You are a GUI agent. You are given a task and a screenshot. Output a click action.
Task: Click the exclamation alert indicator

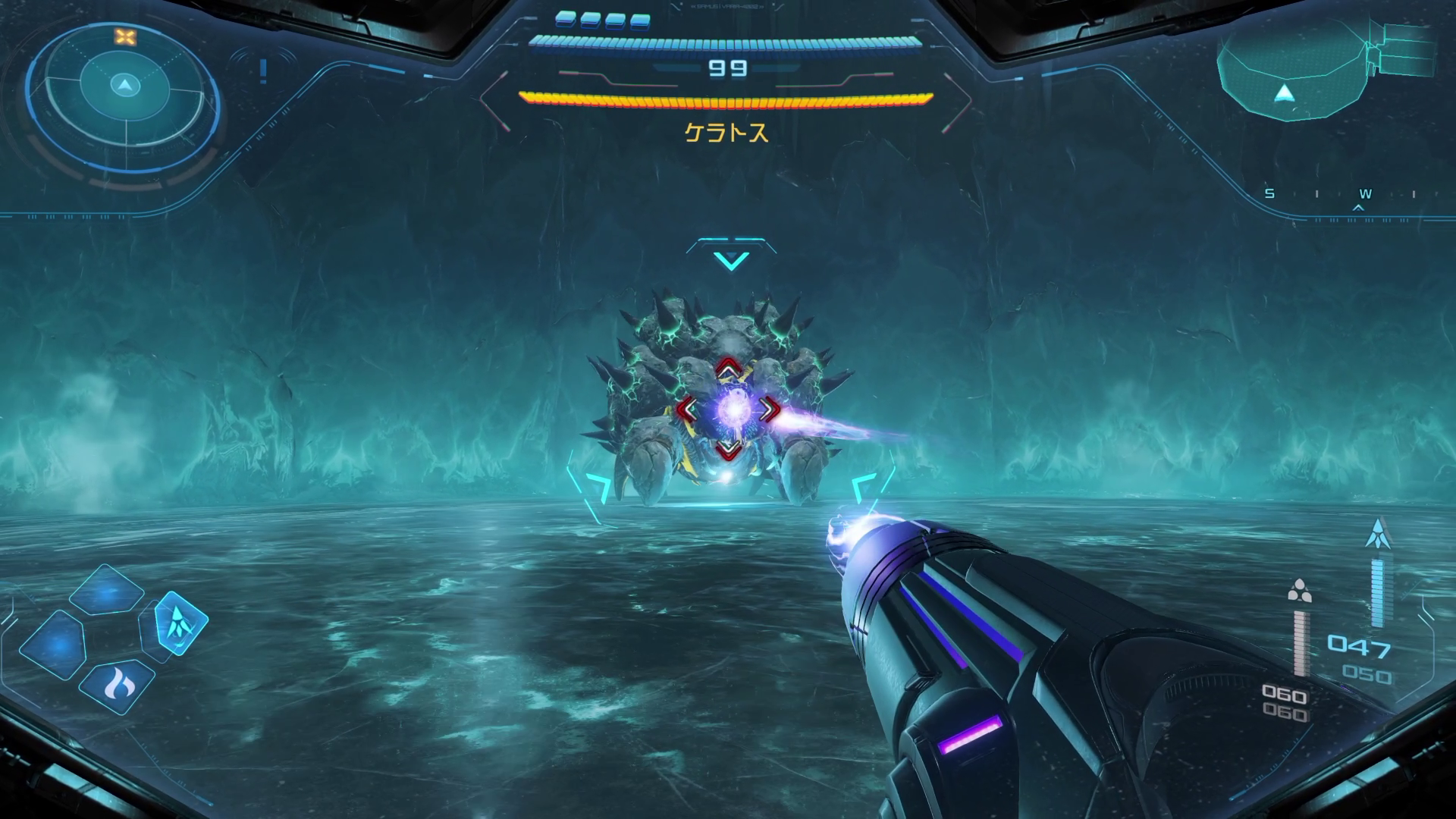tap(263, 71)
